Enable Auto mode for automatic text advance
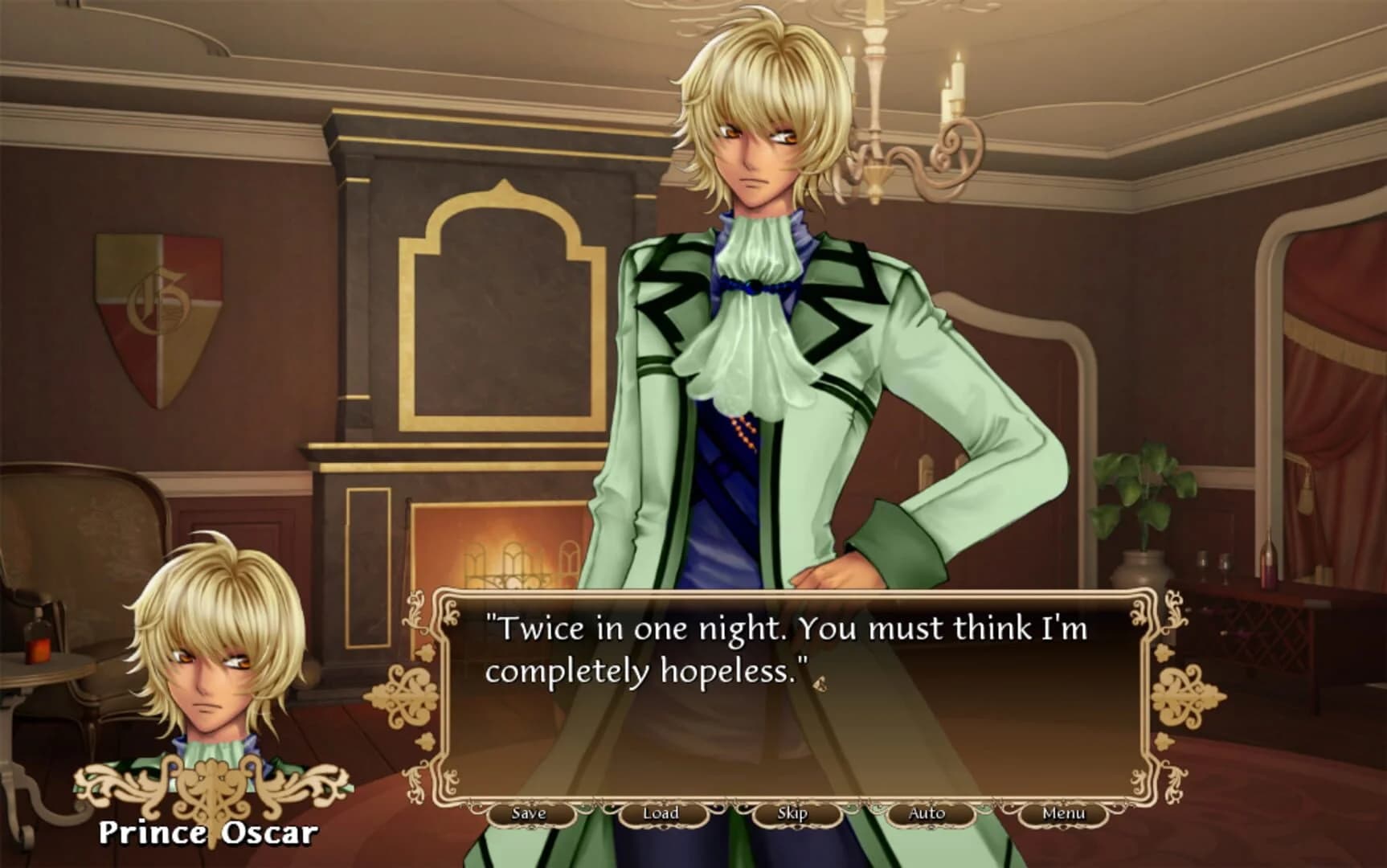The width and height of the screenshot is (1387, 868). click(x=926, y=813)
